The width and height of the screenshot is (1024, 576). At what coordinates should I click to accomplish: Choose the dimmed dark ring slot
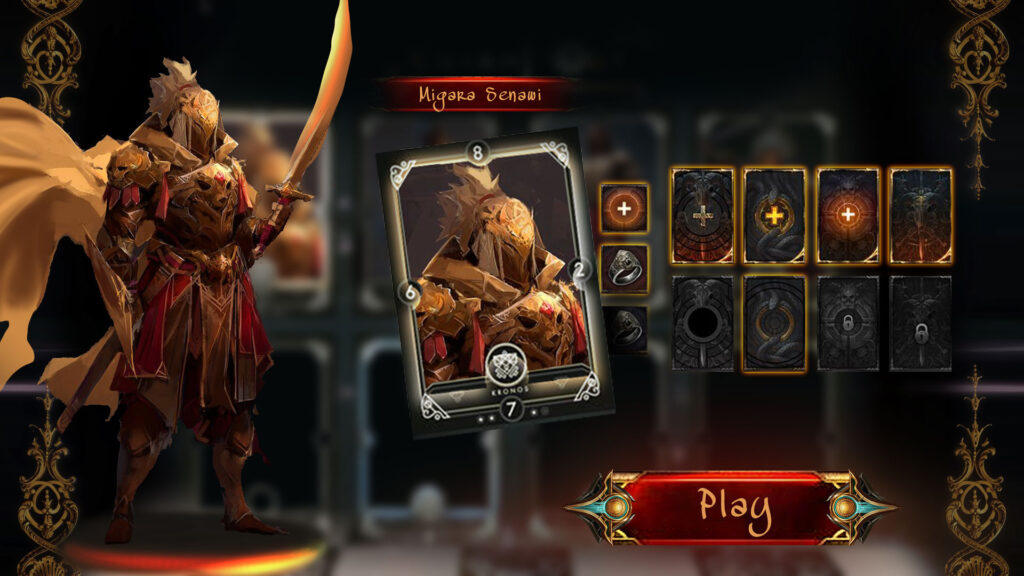pos(624,329)
